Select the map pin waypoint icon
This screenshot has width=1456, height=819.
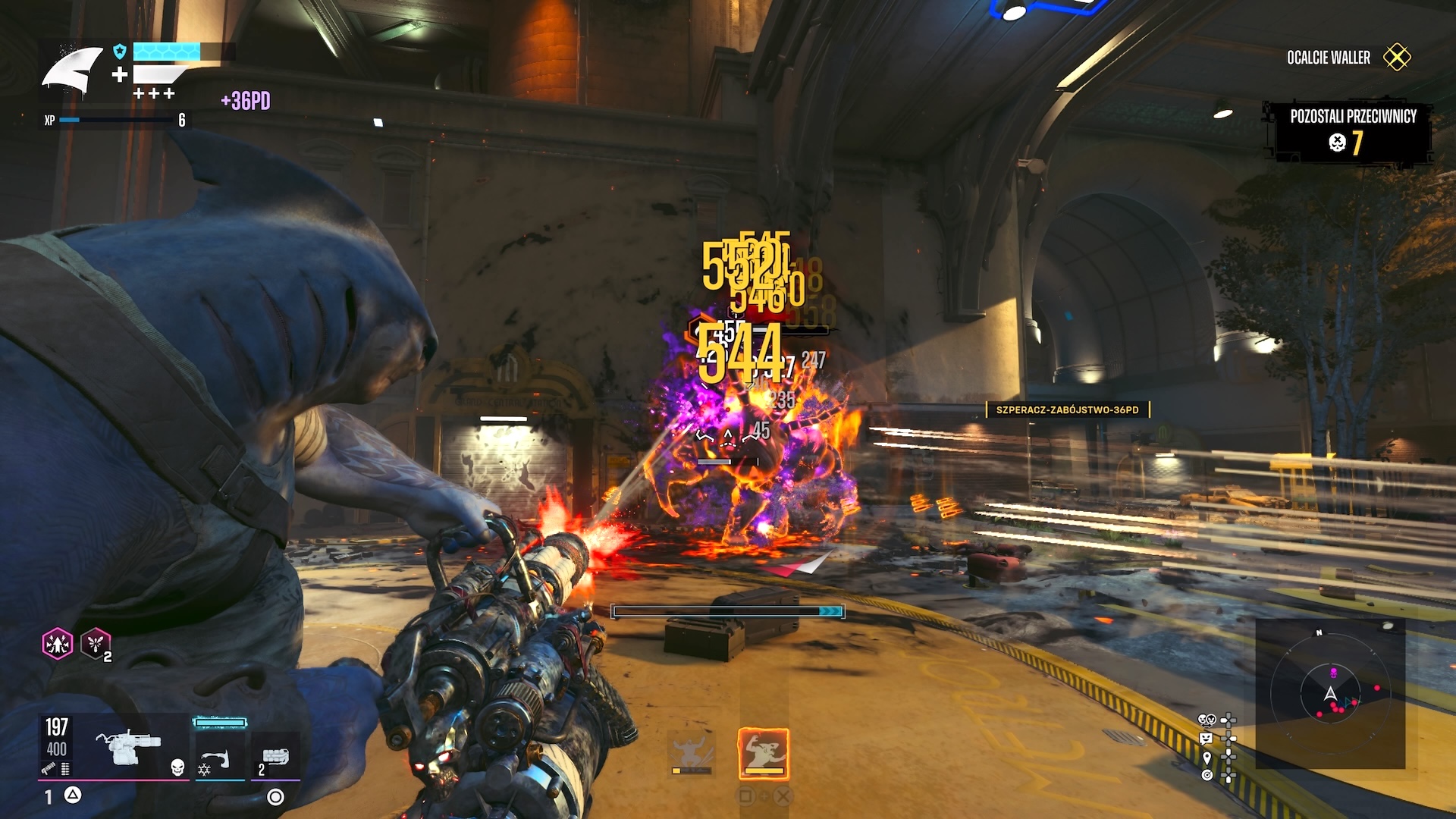point(1207,757)
